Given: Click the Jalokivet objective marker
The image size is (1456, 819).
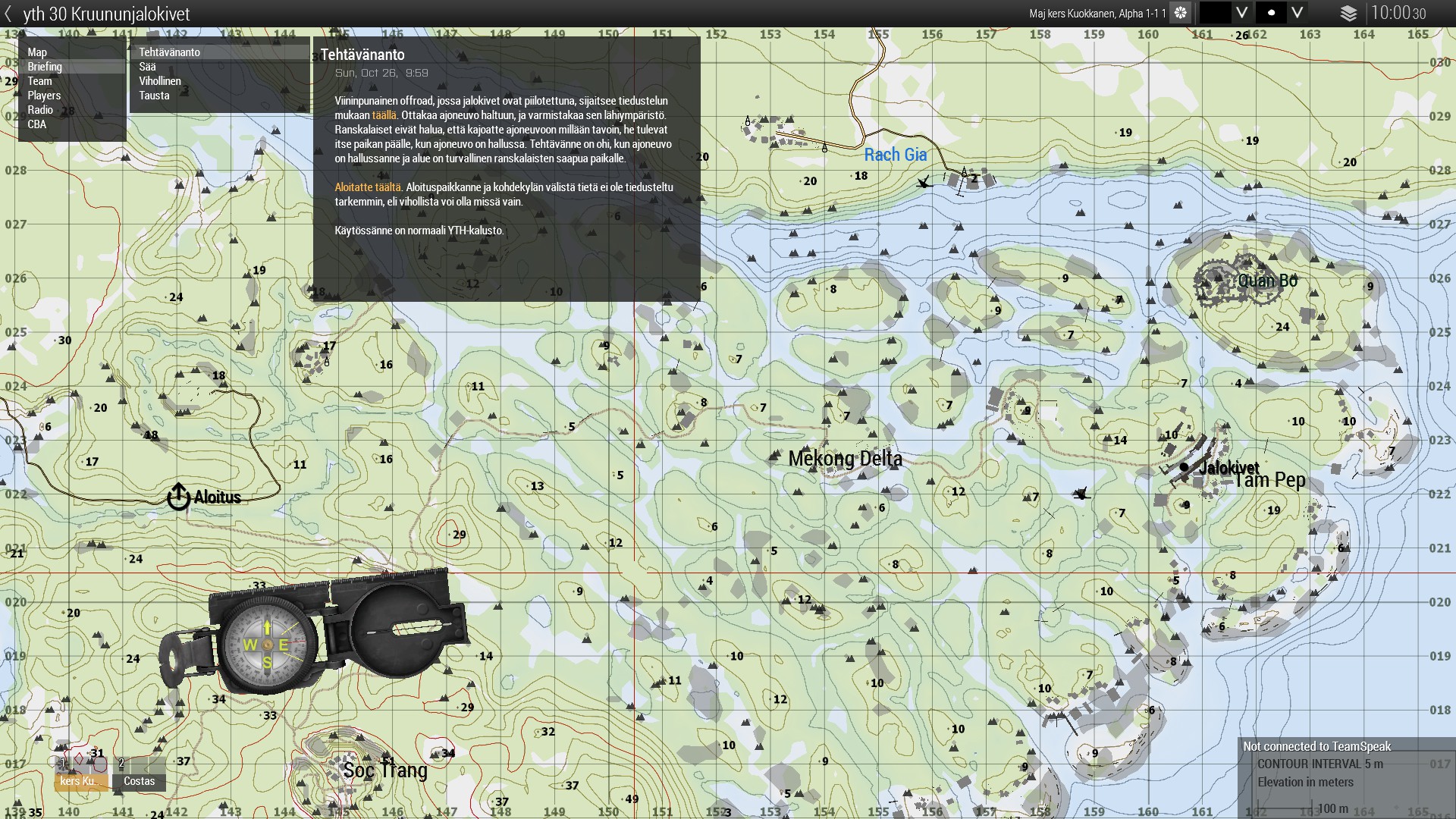Looking at the screenshot, I should pos(1184,467).
